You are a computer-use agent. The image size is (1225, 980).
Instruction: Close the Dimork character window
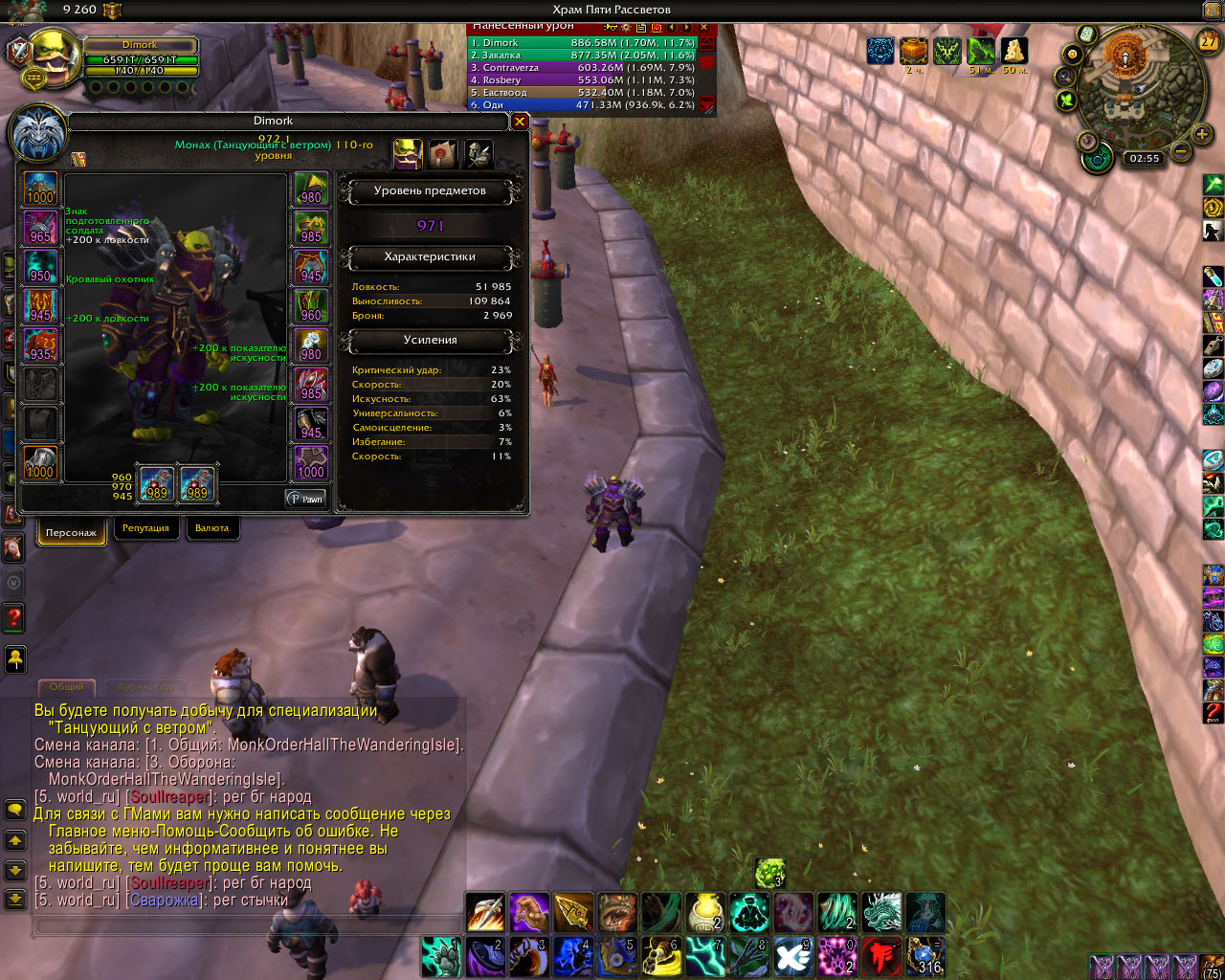[520, 122]
